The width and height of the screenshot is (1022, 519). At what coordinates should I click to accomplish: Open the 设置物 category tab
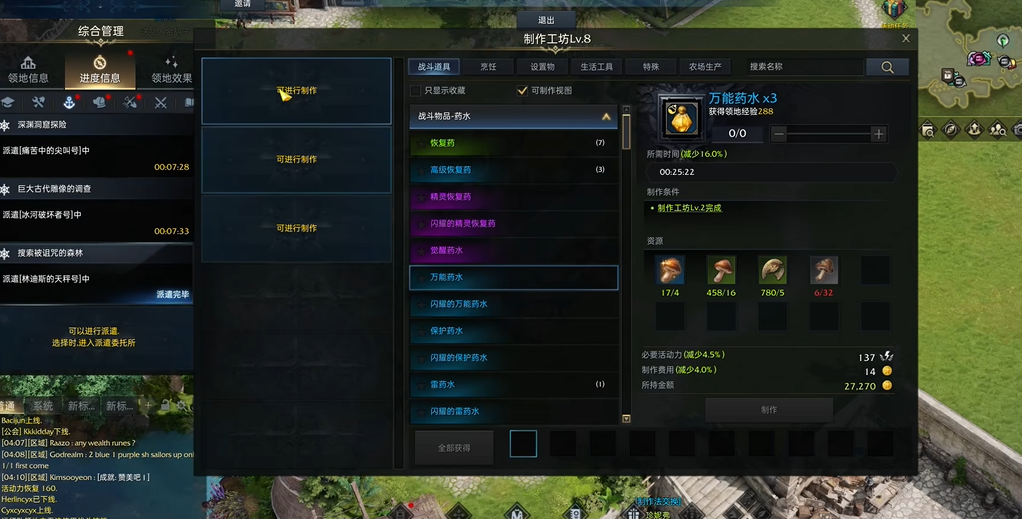[542, 67]
